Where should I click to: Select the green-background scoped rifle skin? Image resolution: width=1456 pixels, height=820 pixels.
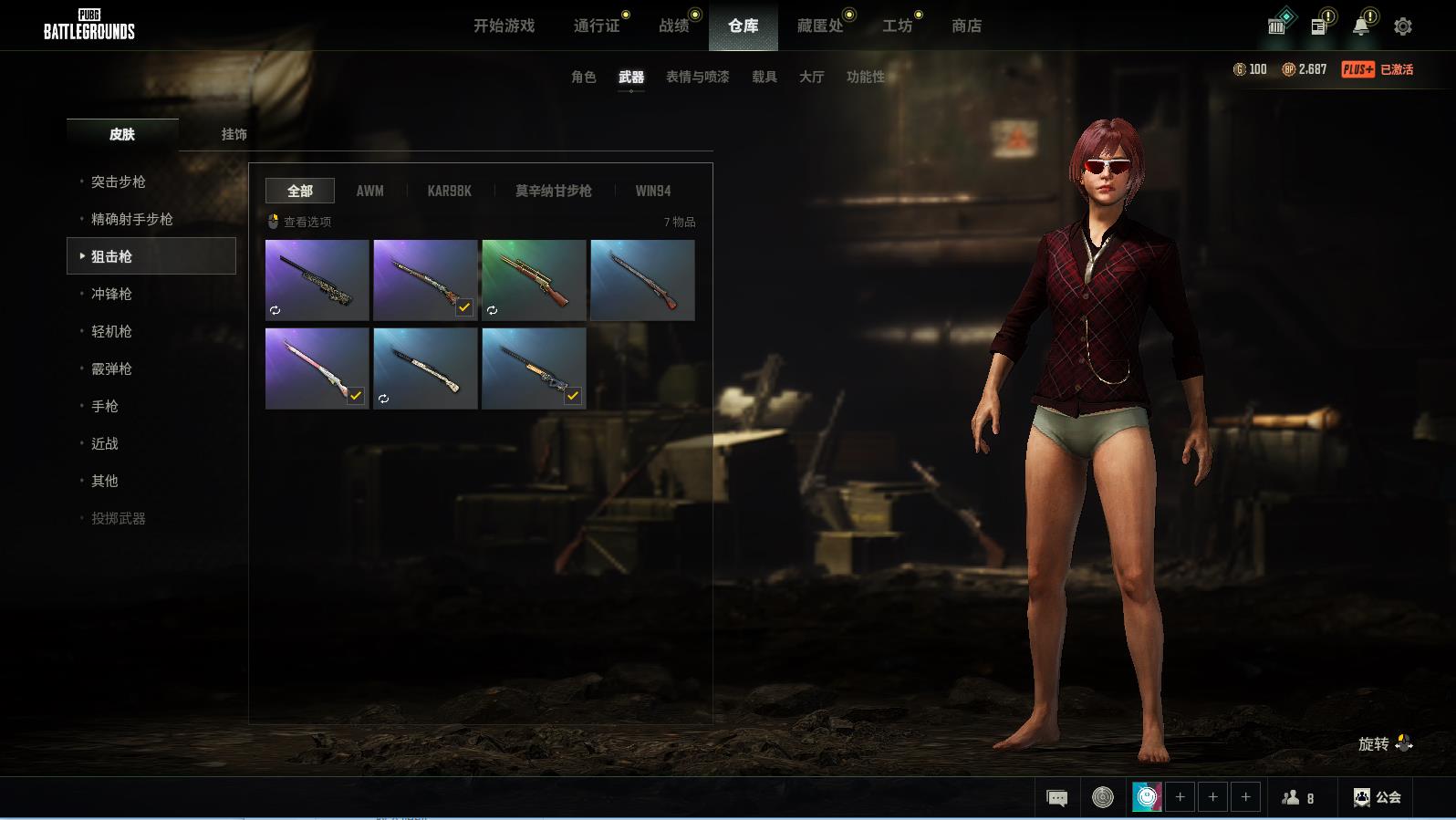click(x=534, y=280)
